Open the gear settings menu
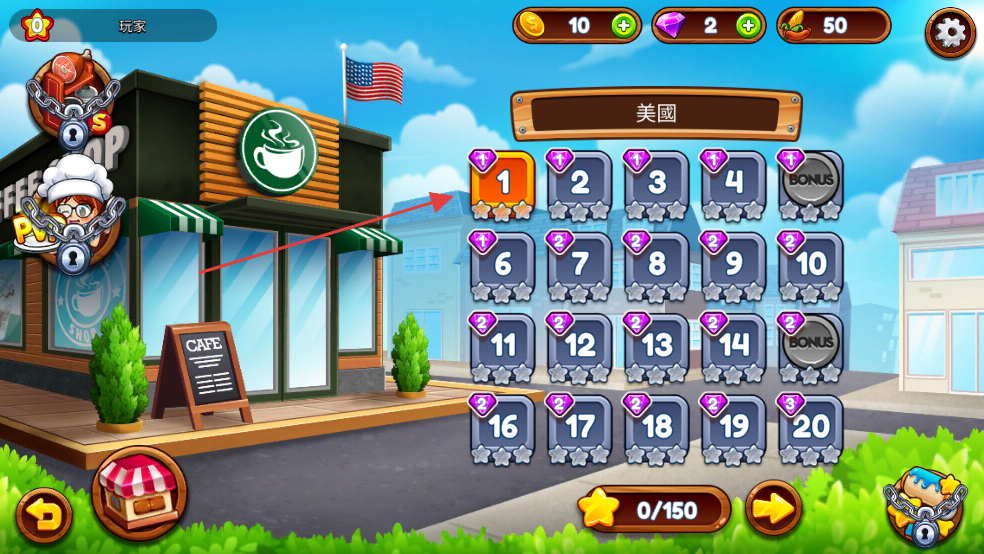The height and width of the screenshot is (554, 984). pyautogui.click(x=949, y=33)
